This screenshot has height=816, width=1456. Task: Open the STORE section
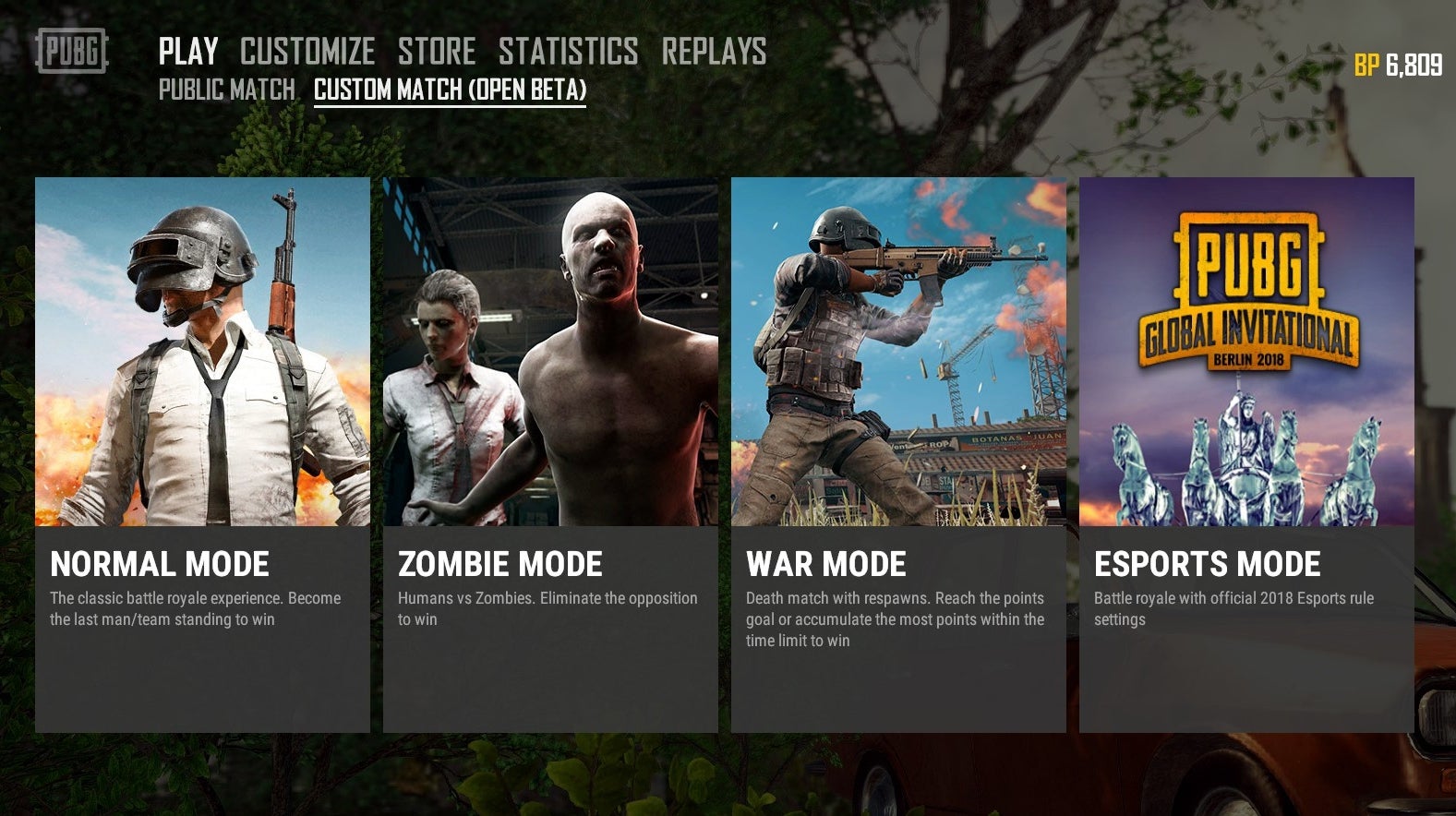439,51
